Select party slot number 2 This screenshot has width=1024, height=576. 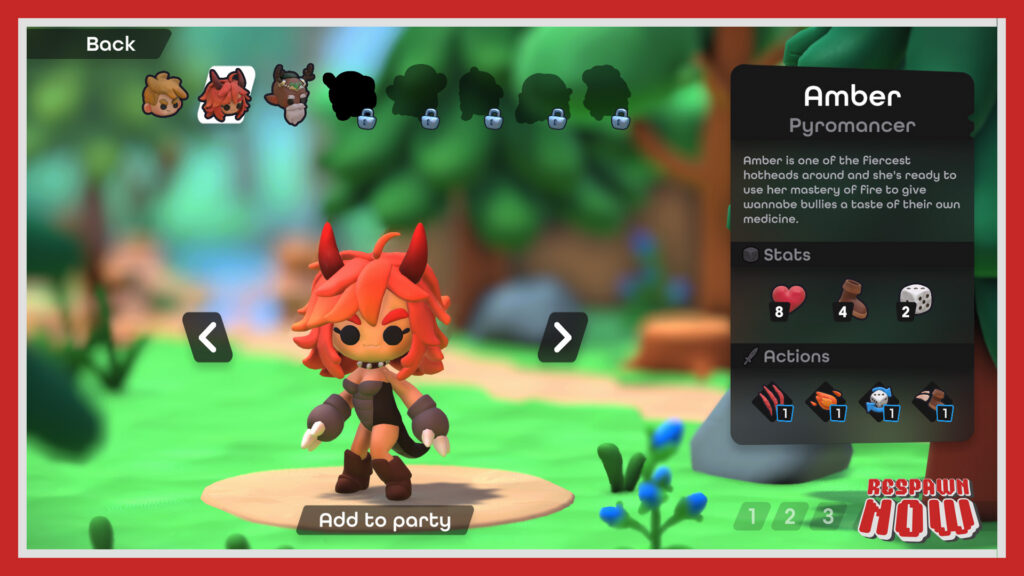pos(790,516)
